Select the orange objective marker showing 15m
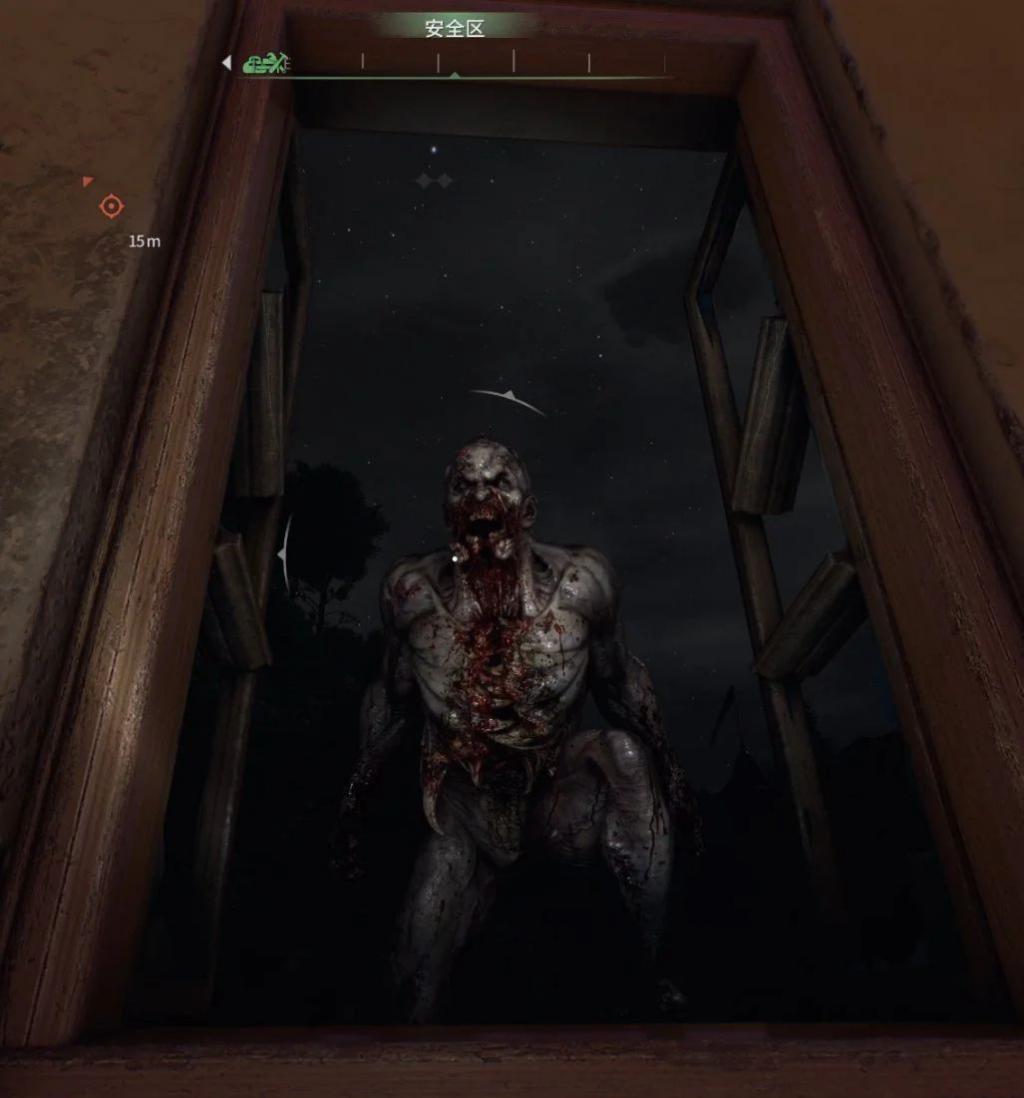This screenshot has height=1098, width=1024. pyautogui.click(x=111, y=207)
